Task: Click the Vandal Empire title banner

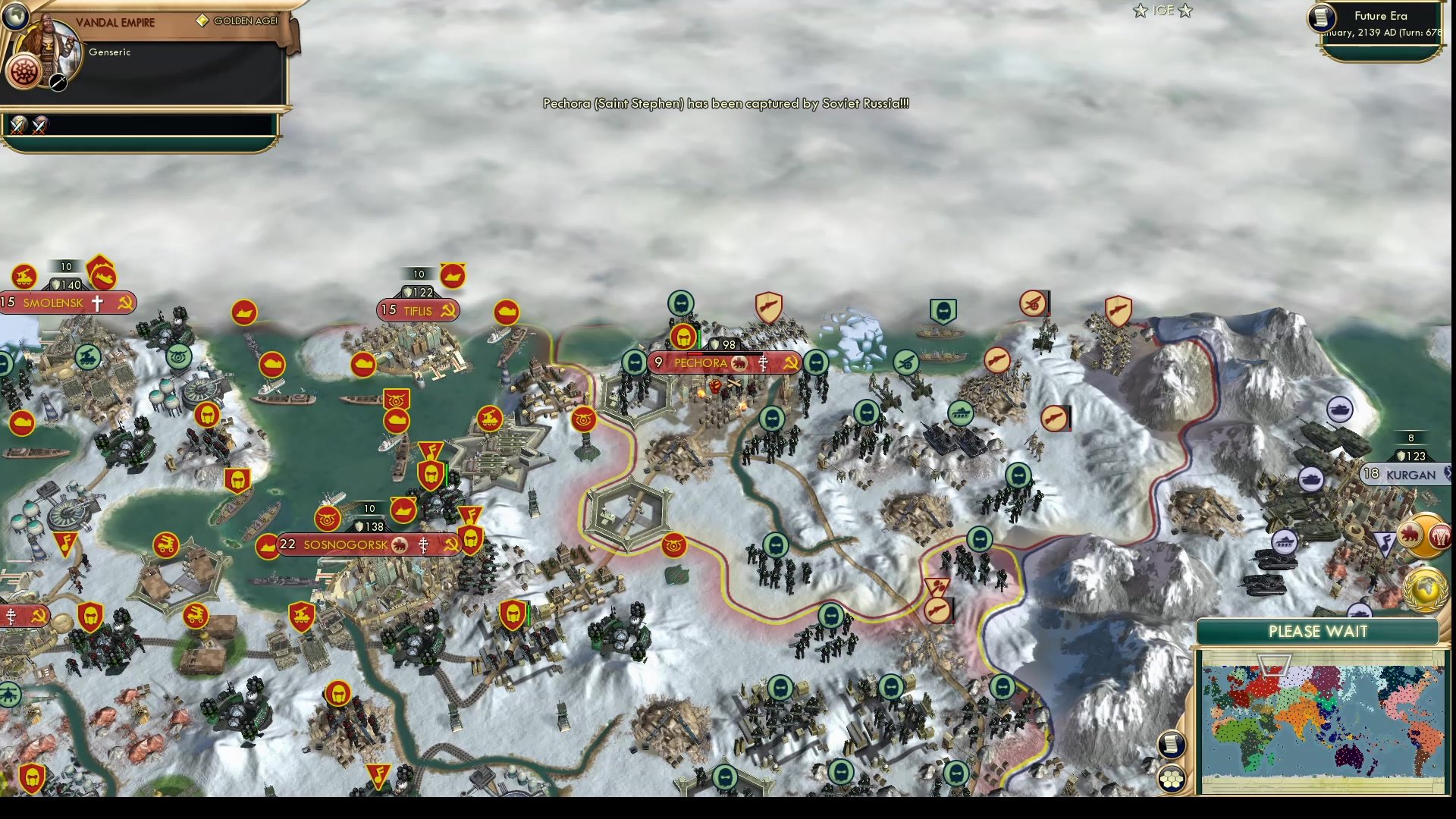Action: [115, 21]
